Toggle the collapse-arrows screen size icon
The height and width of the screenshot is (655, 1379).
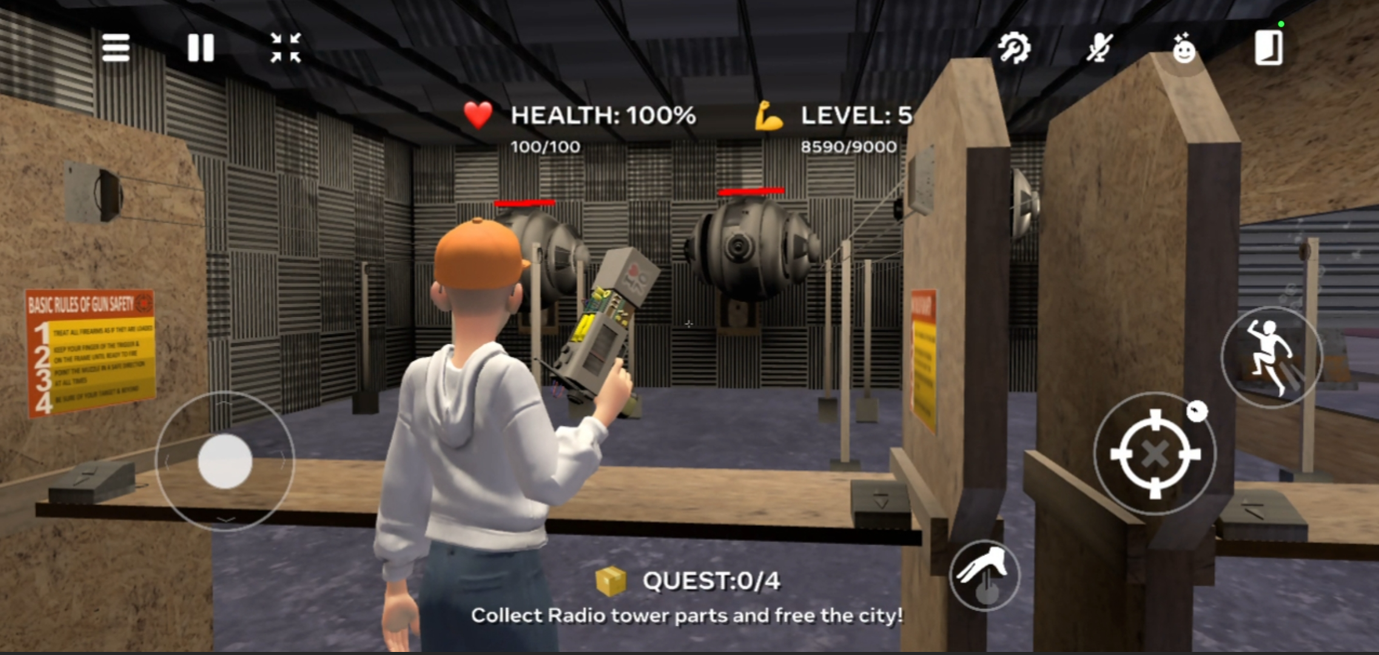coord(285,48)
